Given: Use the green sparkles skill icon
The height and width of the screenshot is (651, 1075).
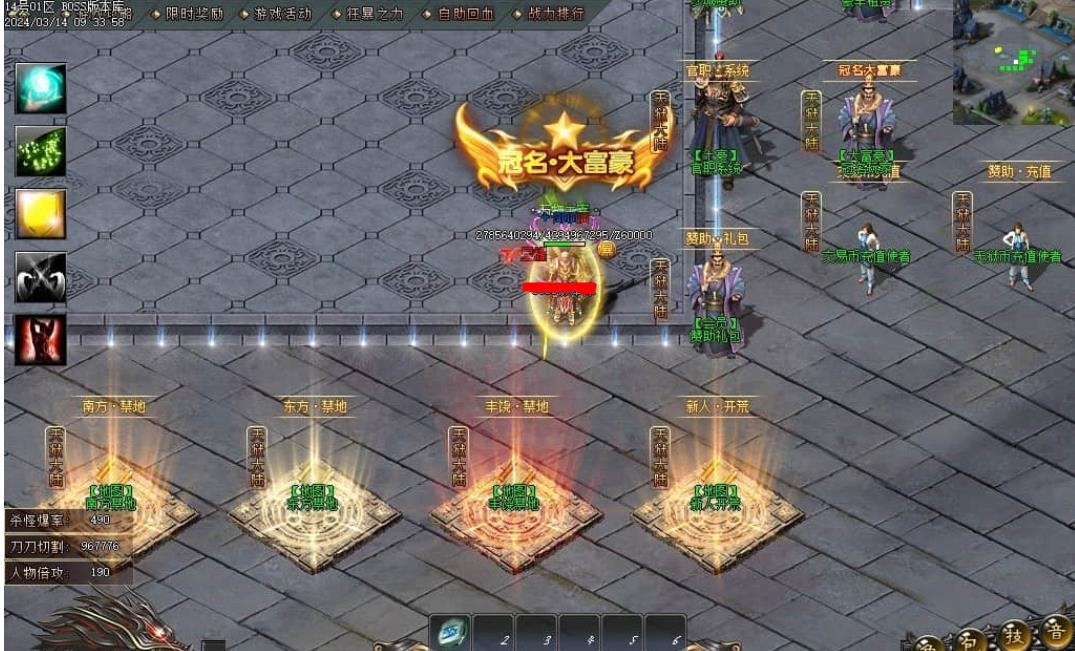Looking at the screenshot, I should 41,151.
